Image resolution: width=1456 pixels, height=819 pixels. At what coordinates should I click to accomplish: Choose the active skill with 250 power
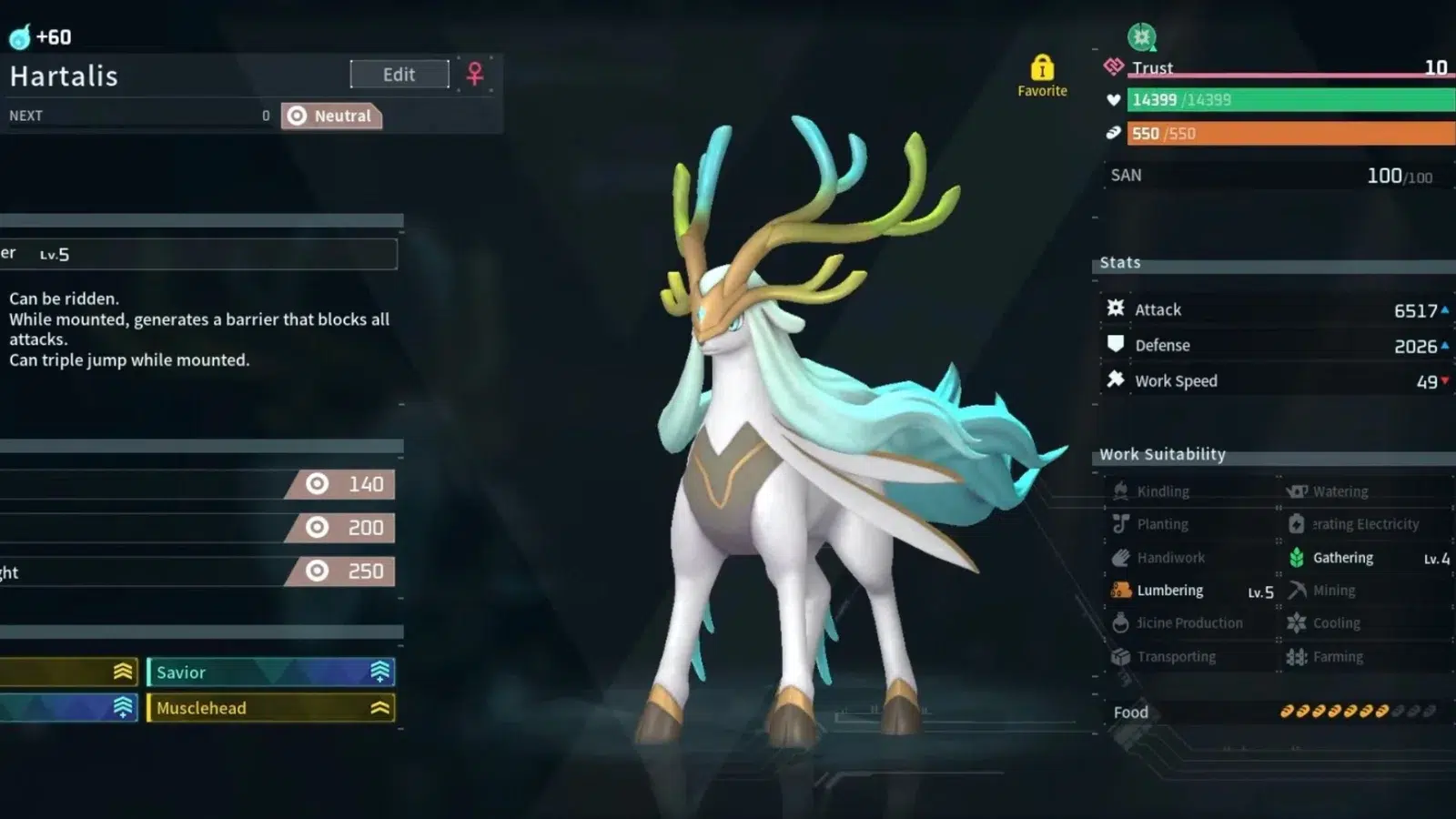pyautogui.click(x=200, y=571)
